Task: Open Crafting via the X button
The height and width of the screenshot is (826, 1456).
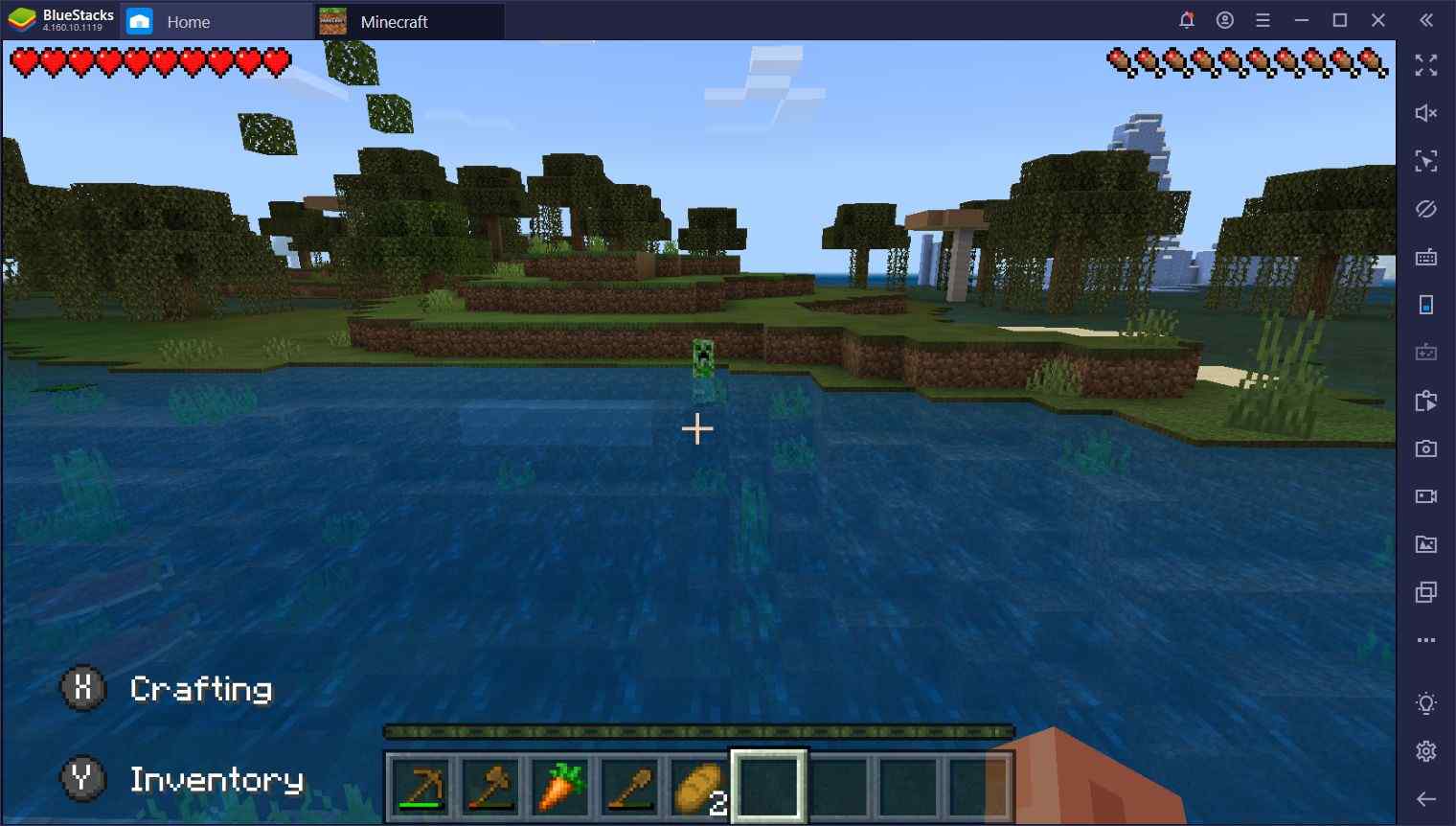Action: tap(81, 688)
